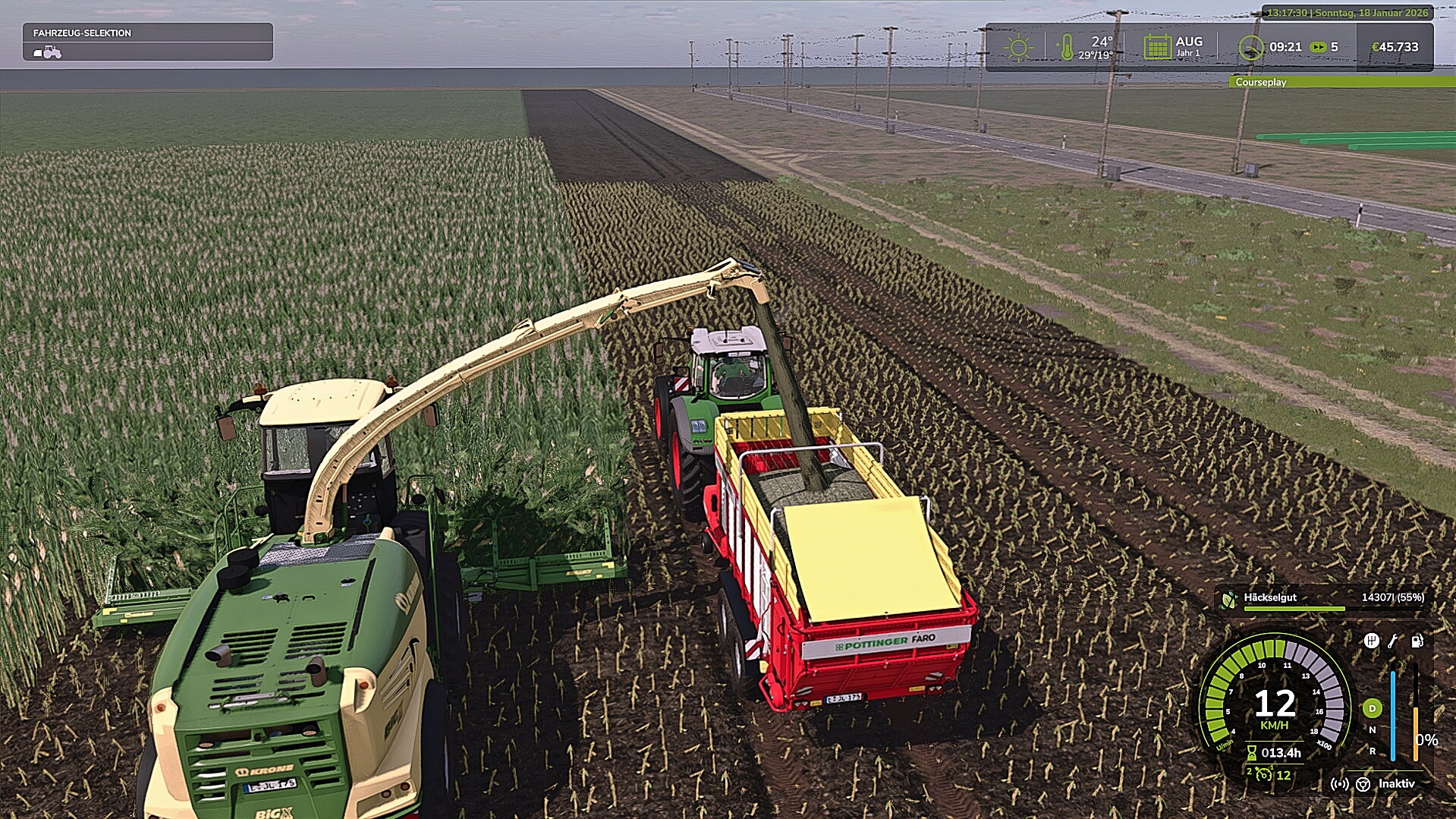Click the hourglass icon near 013.4h
Screen dimensions: 1456x819
(x=1251, y=751)
